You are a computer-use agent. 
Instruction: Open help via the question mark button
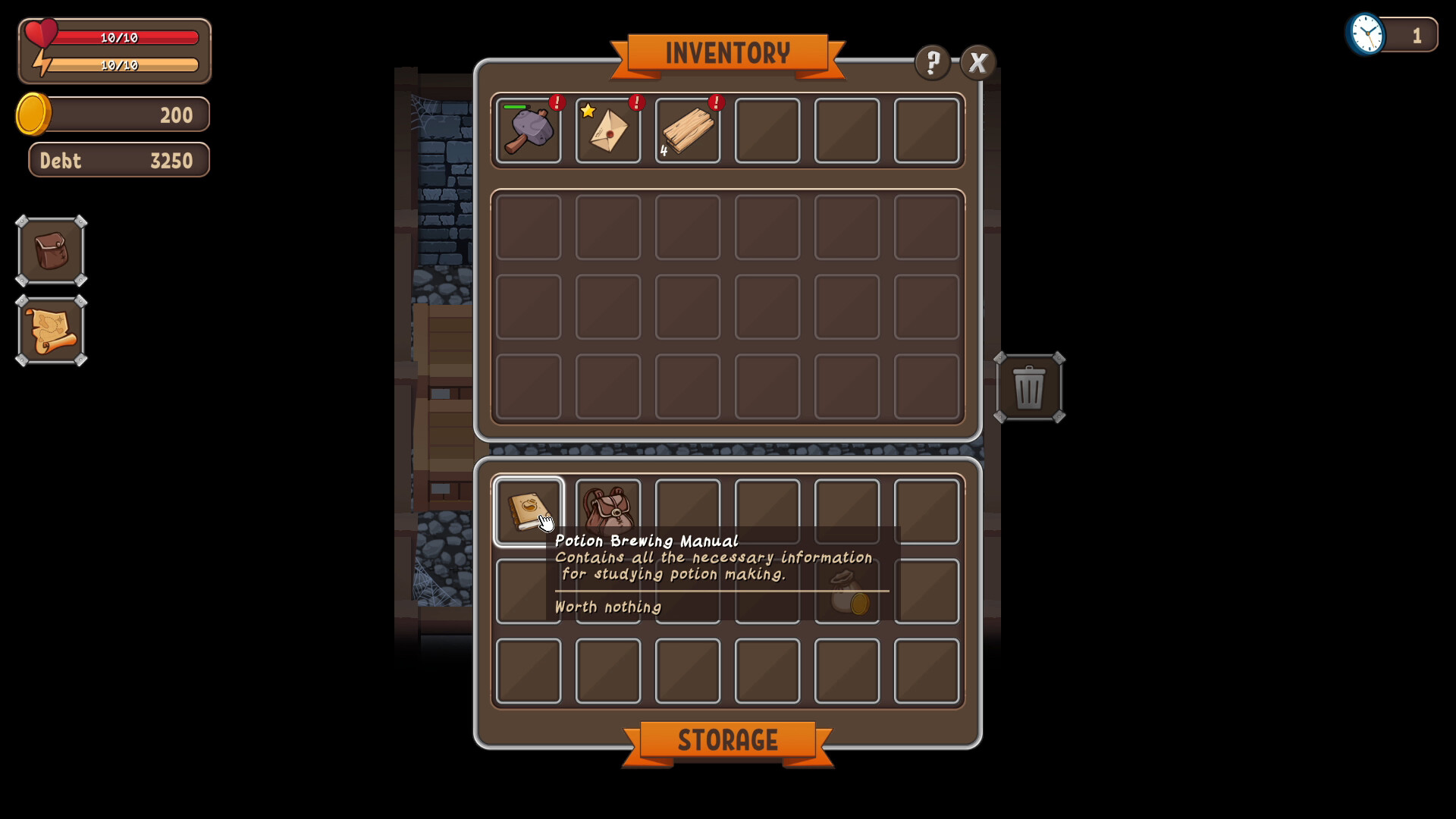tap(933, 62)
